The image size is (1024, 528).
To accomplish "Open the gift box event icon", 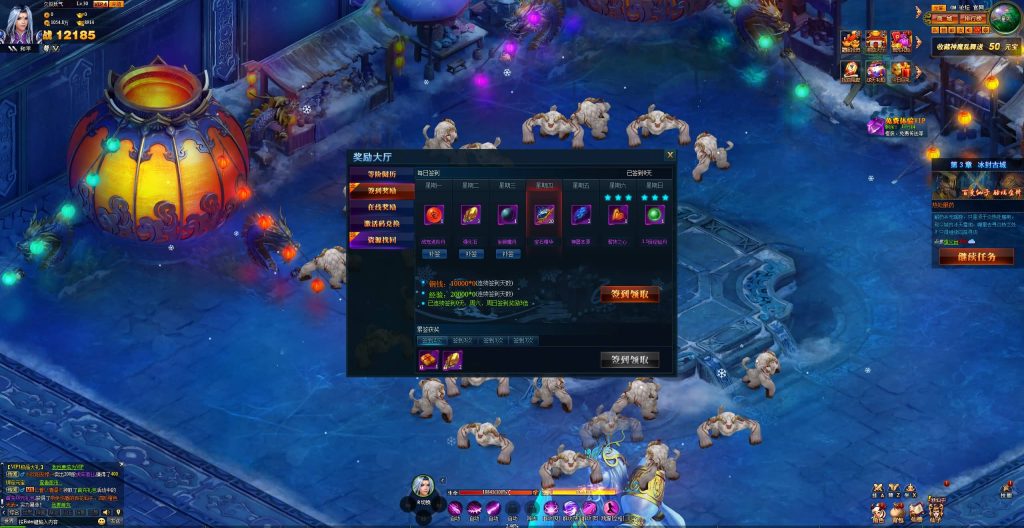I will pos(900,70).
